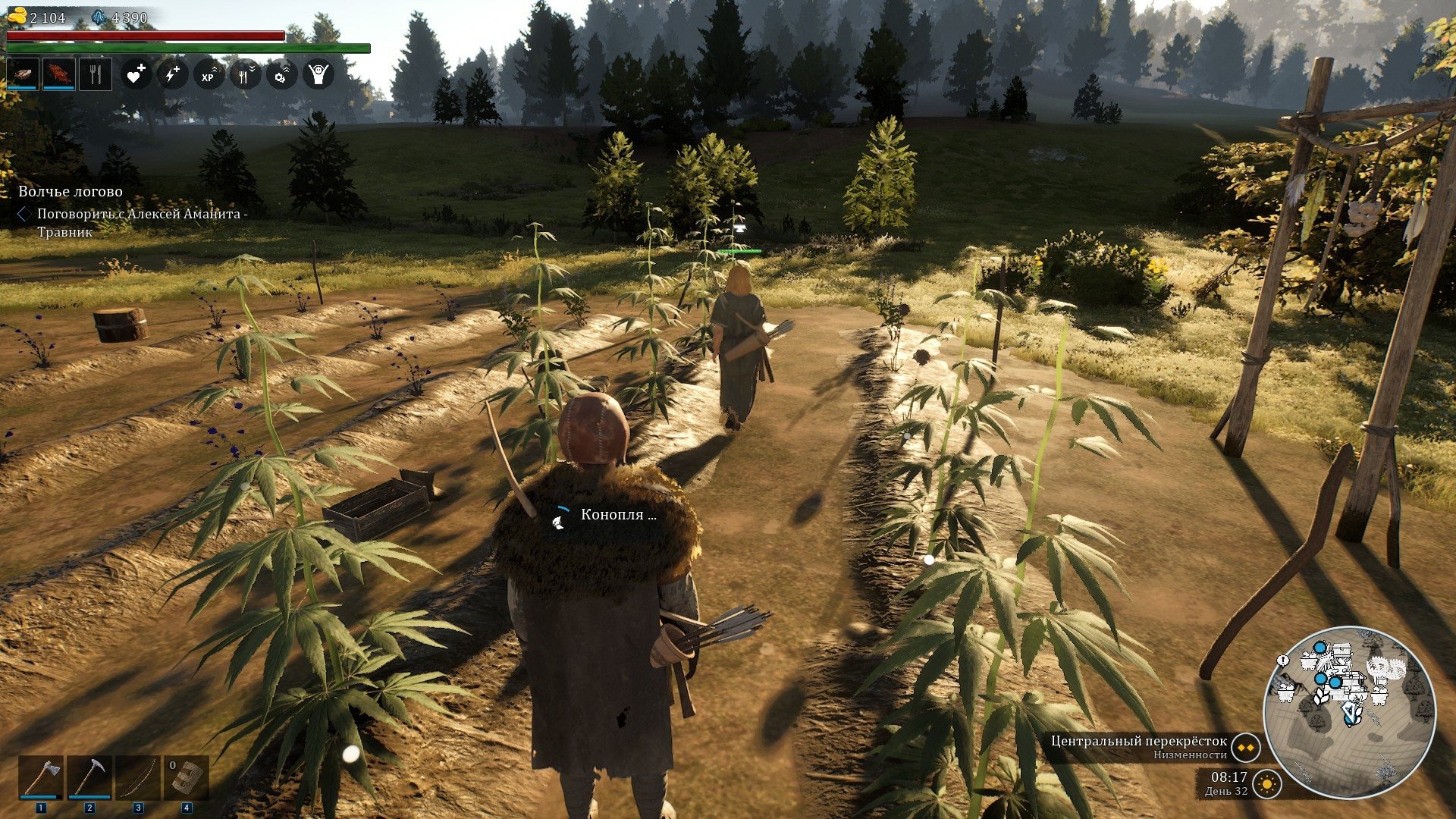This screenshot has height=819, width=1456.
Task: Click the exclamation quest marker on minimap
Action: (1283, 661)
